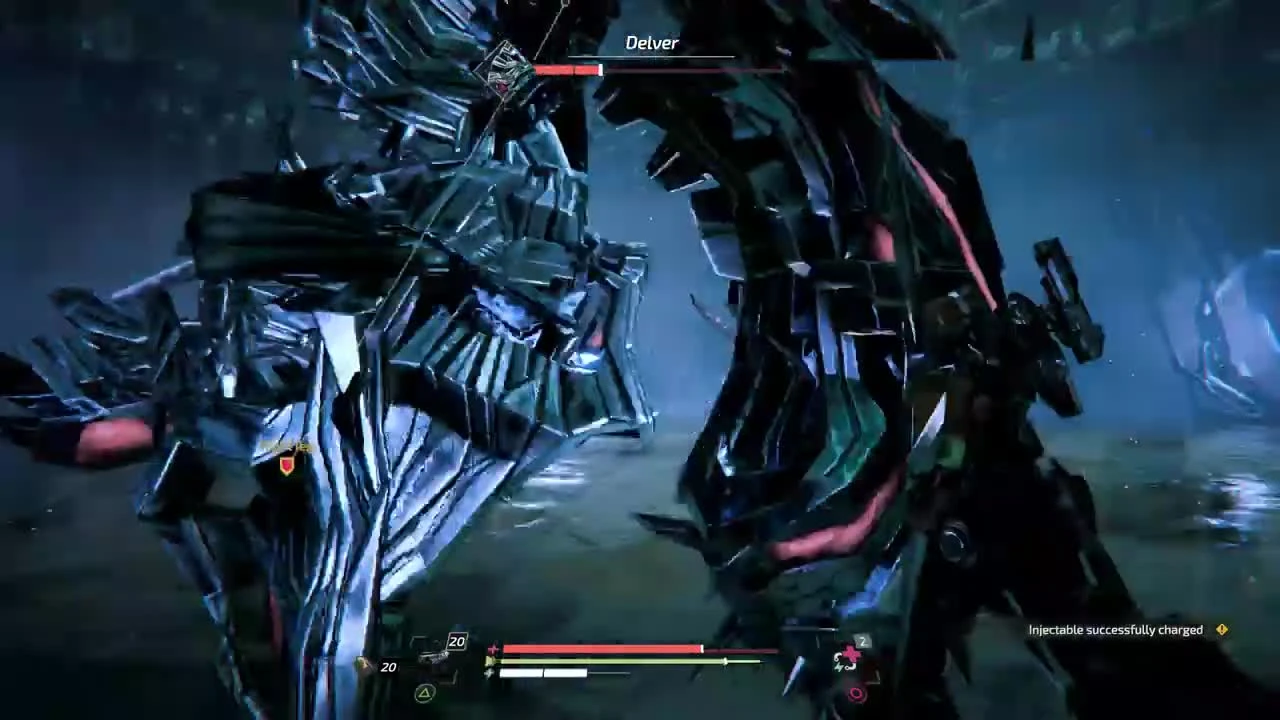Select the yellow stamina arrow icon
The image size is (1280, 720).
(x=491, y=661)
